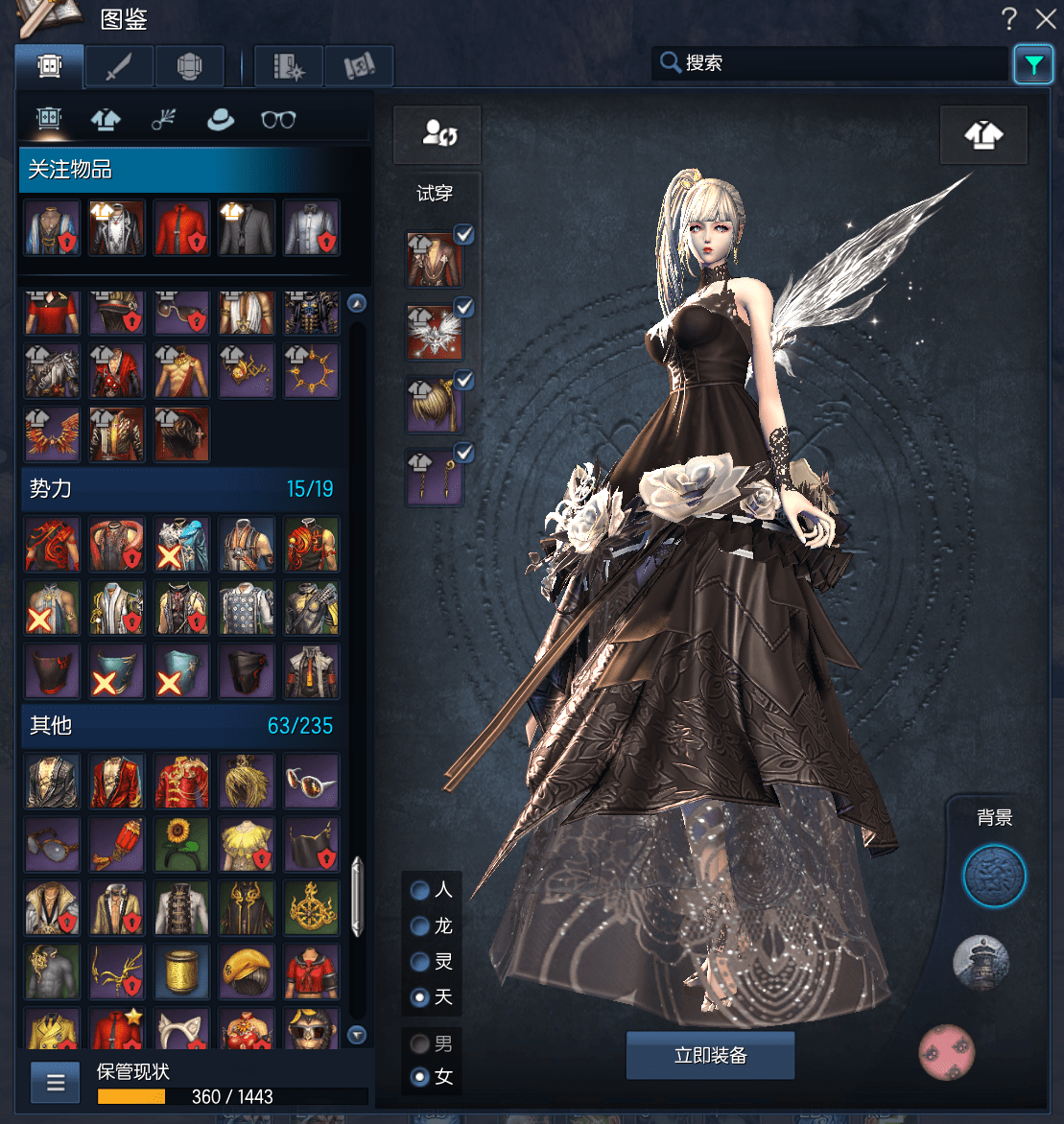
Task: Select the 灵 race option
Action: (x=420, y=962)
